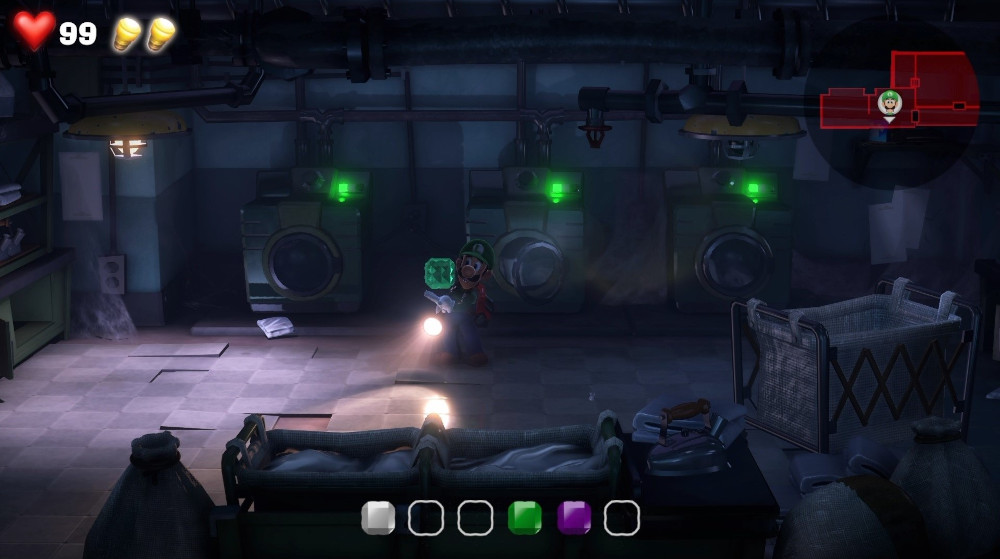Pick the purple gem slot
1000x559 pixels.
tap(573, 517)
